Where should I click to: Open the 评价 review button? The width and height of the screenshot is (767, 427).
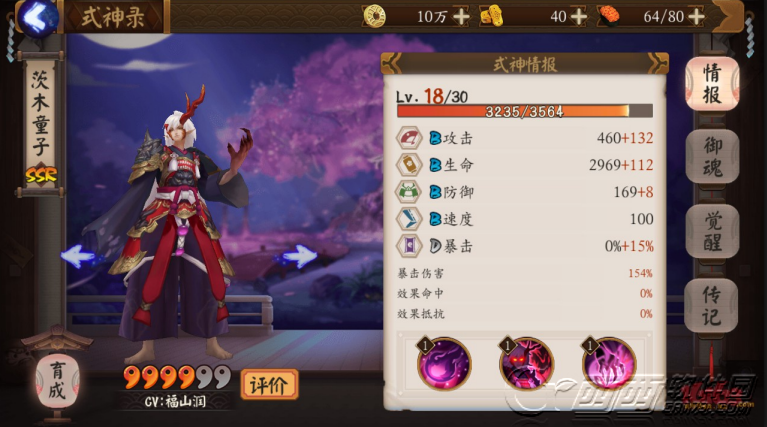coord(269,383)
